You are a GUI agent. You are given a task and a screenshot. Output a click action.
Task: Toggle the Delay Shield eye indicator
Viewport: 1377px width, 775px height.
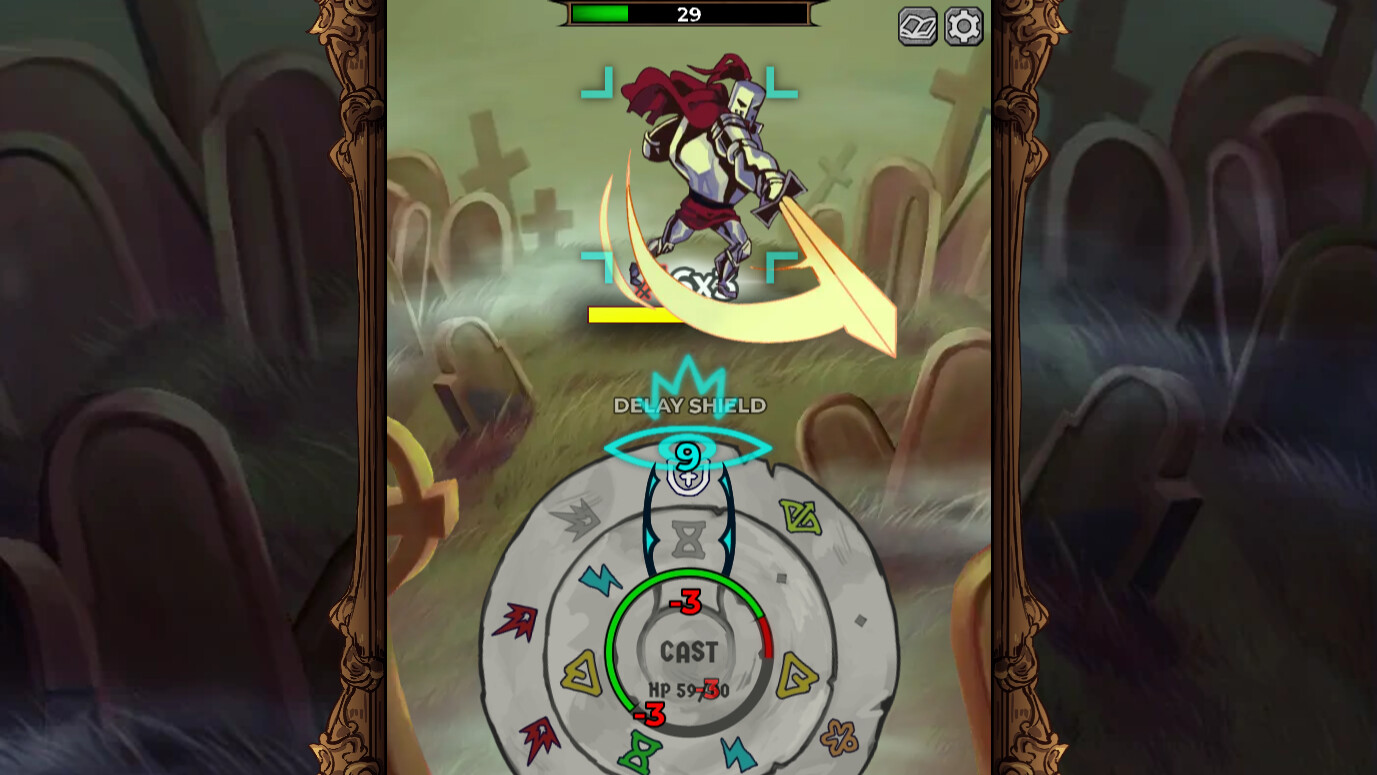[x=689, y=449]
